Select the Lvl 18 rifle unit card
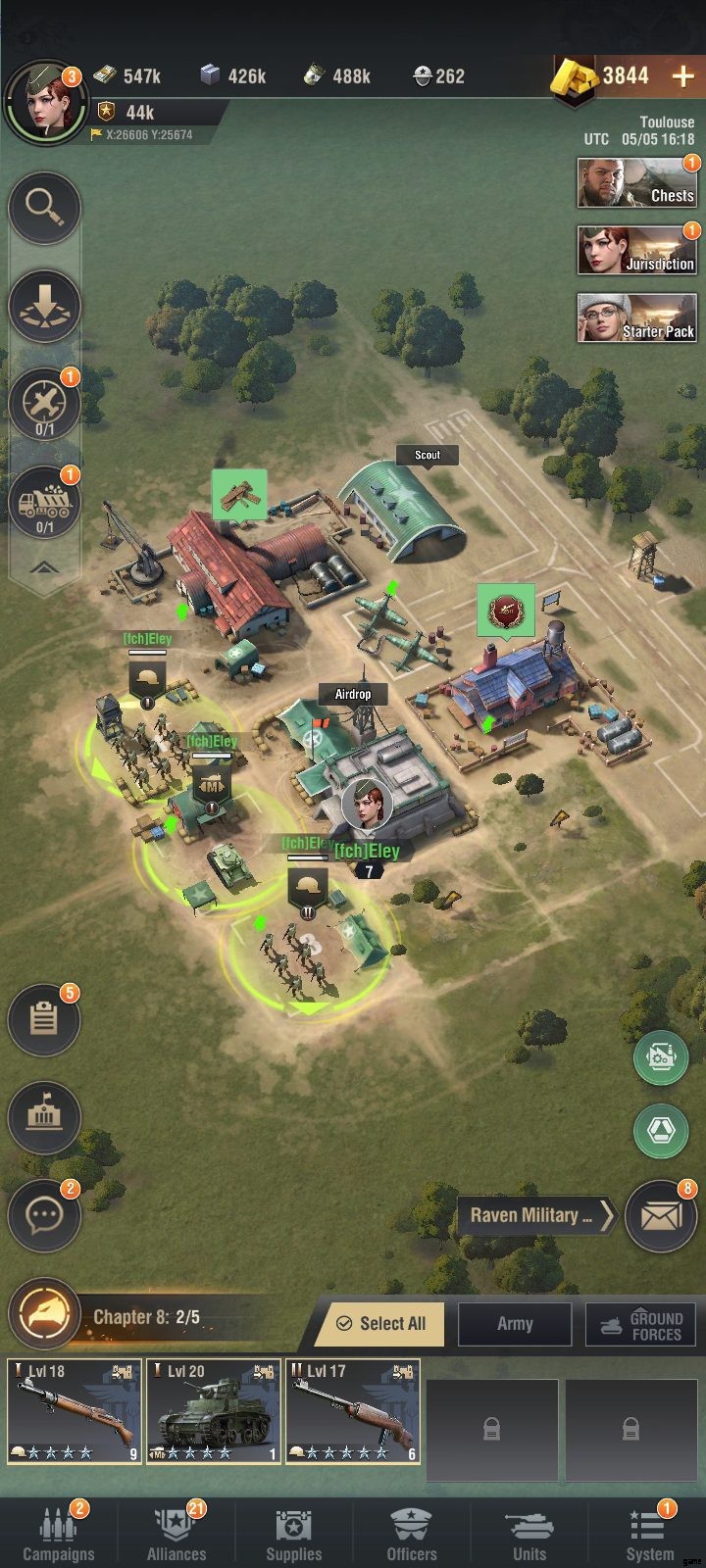Screen dimensions: 706x1568 pyautogui.click(x=75, y=1411)
